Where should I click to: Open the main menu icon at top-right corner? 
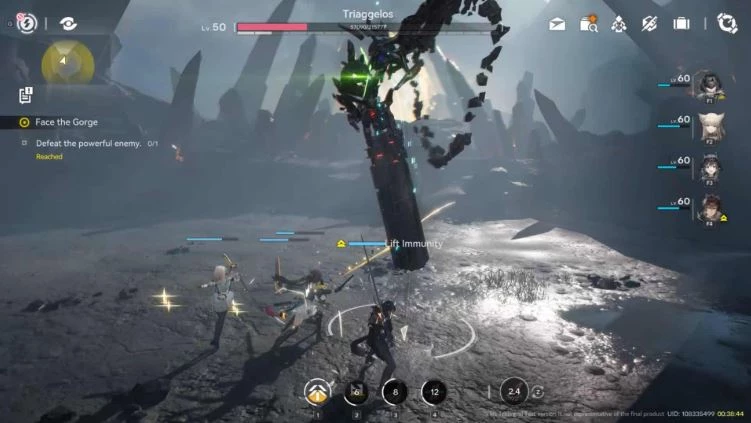tap(727, 23)
